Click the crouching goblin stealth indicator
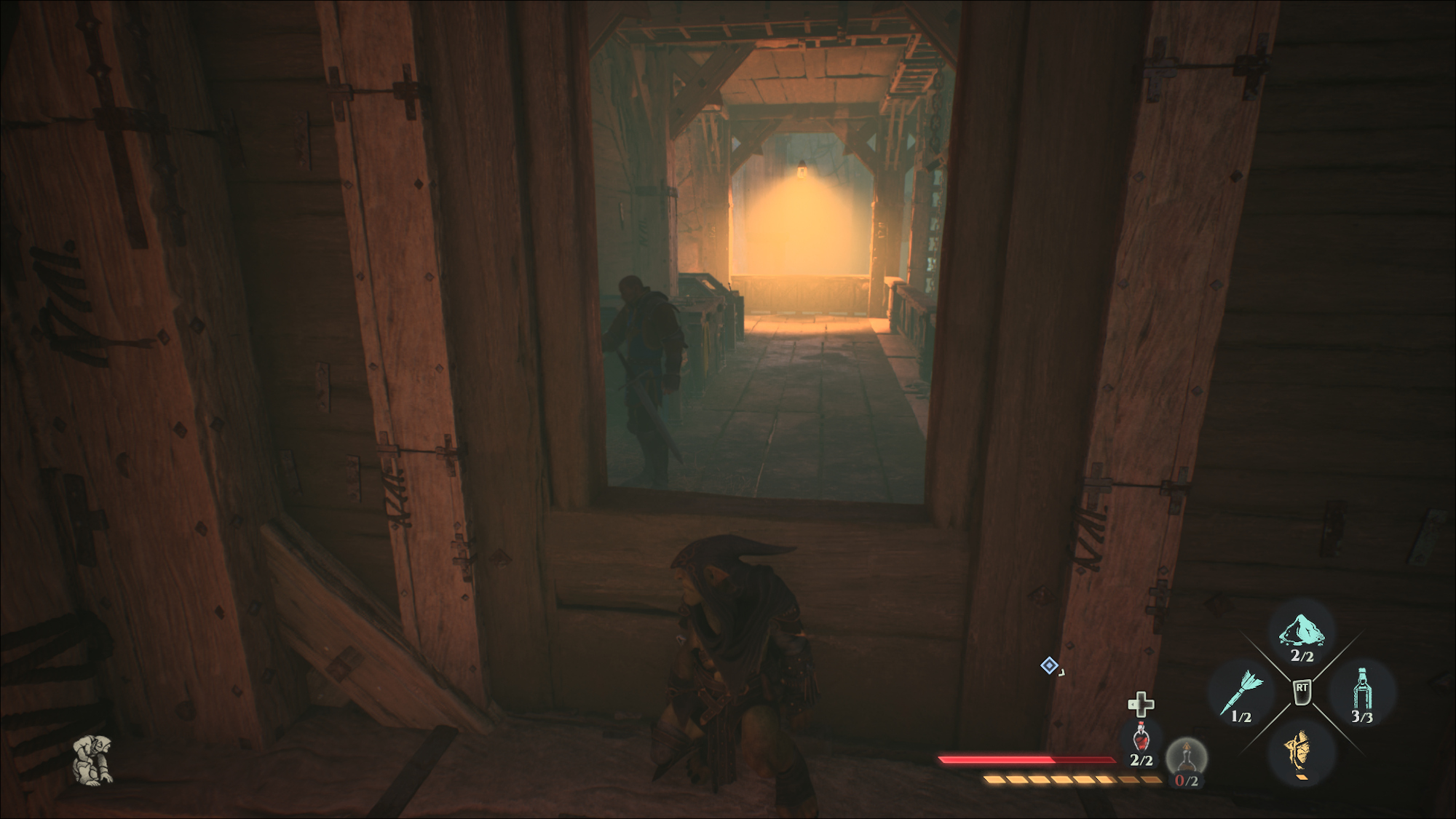This screenshot has width=1456, height=819. click(93, 759)
